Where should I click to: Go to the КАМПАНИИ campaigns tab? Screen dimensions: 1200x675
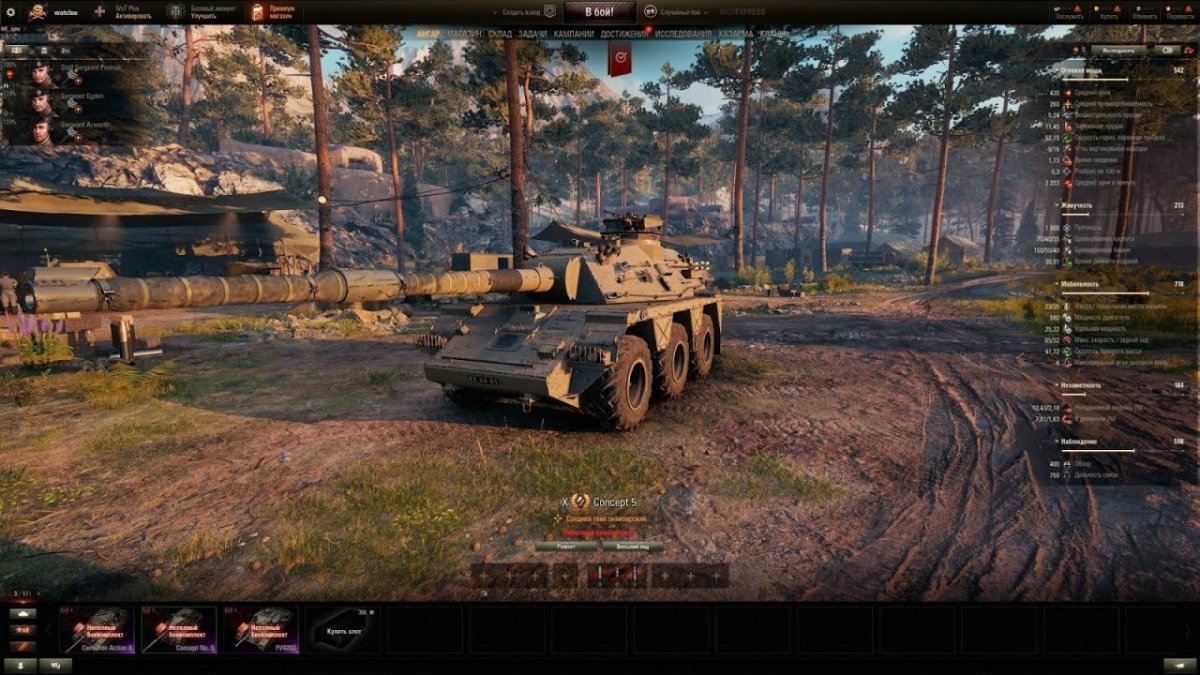[574, 34]
